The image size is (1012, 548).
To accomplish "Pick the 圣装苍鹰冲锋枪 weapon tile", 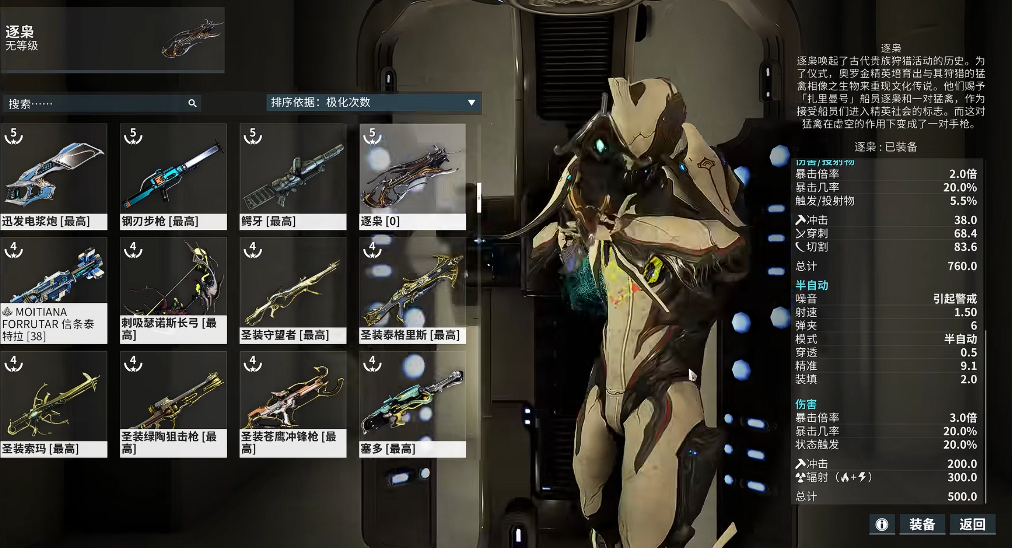I will pyautogui.click(x=293, y=404).
